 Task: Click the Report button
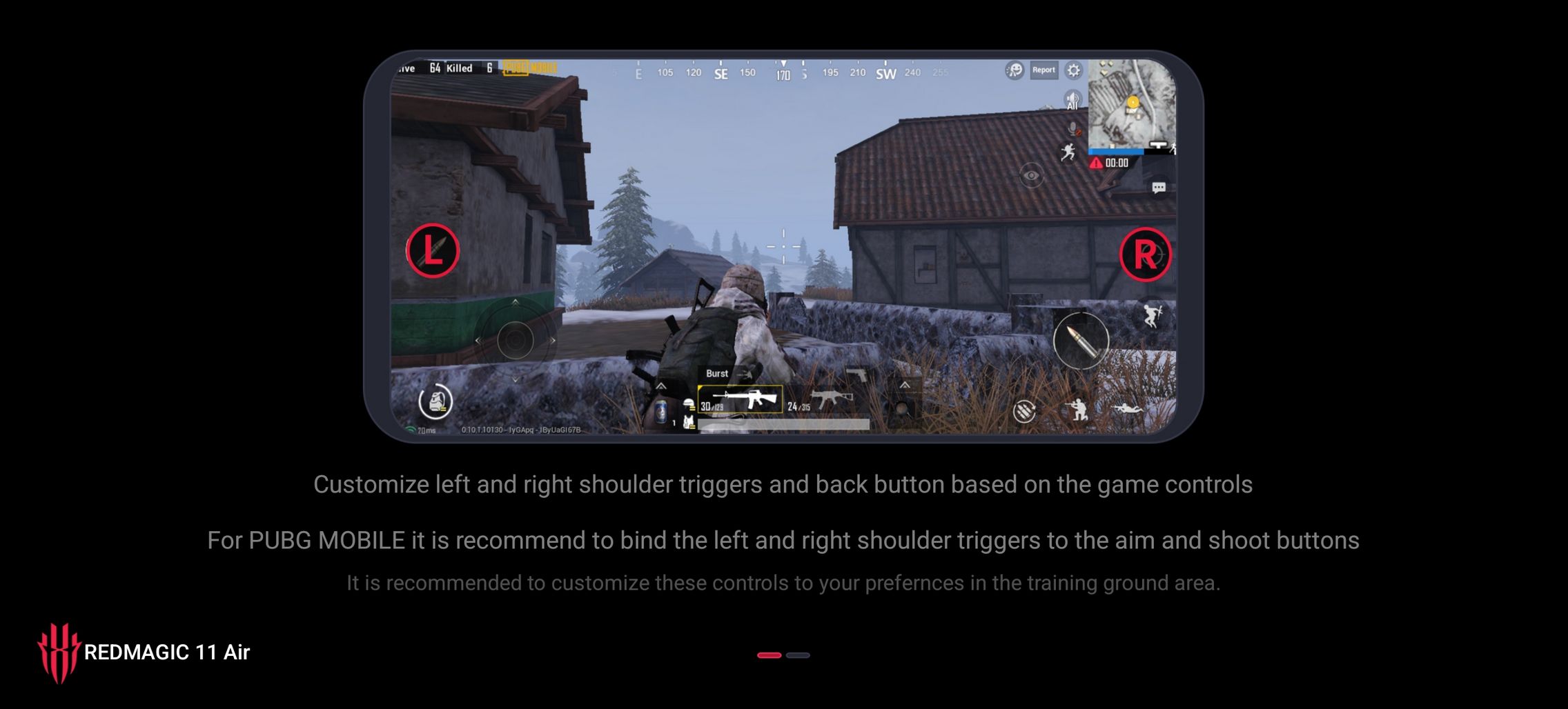pos(1043,70)
